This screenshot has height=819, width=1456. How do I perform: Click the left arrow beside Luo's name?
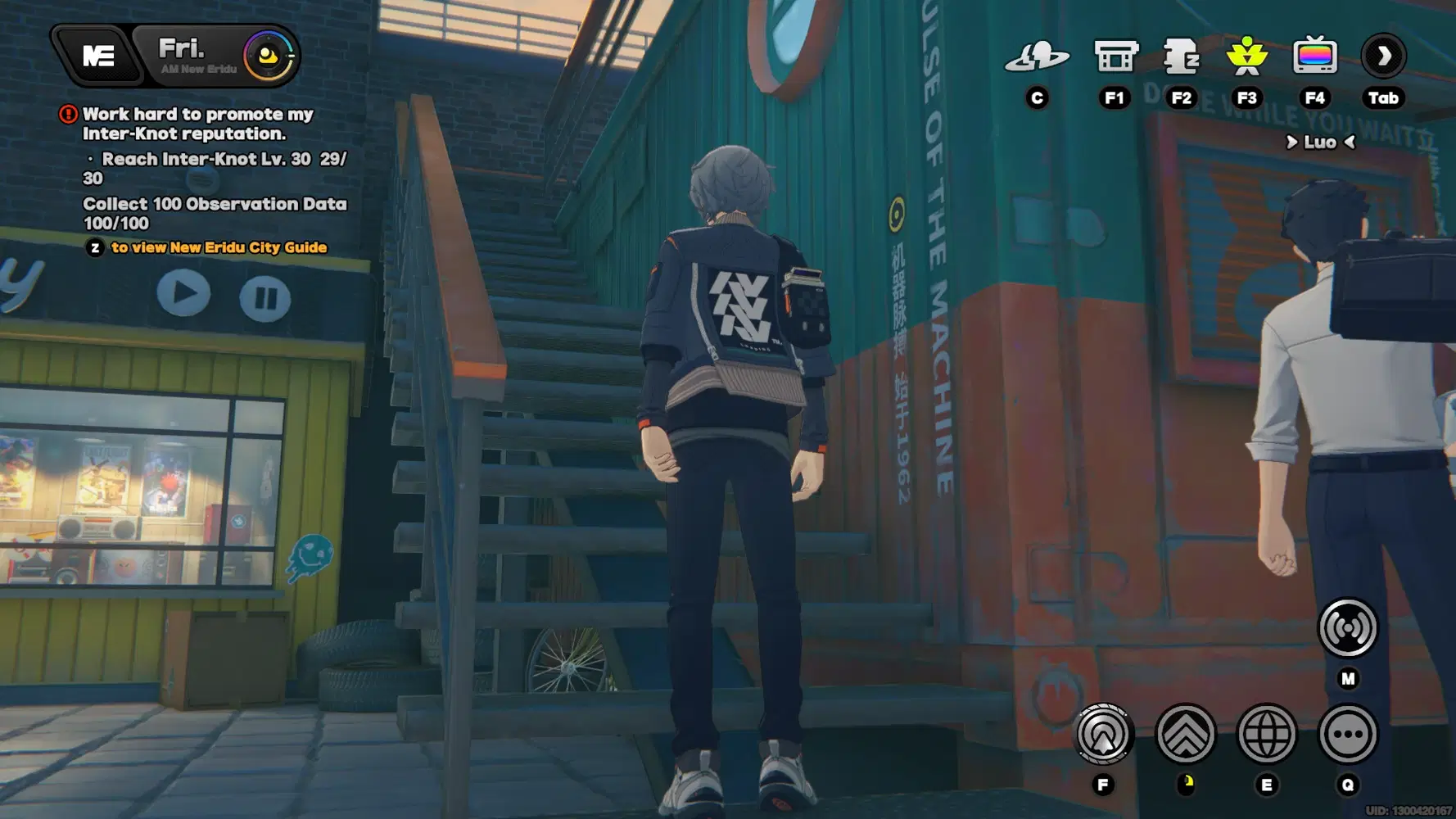click(x=1292, y=143)
